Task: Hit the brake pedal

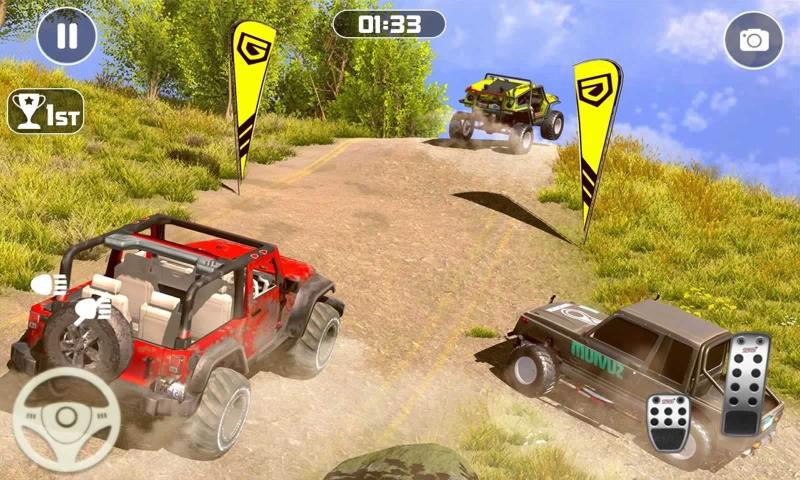Action: click(x=668, y=421)
